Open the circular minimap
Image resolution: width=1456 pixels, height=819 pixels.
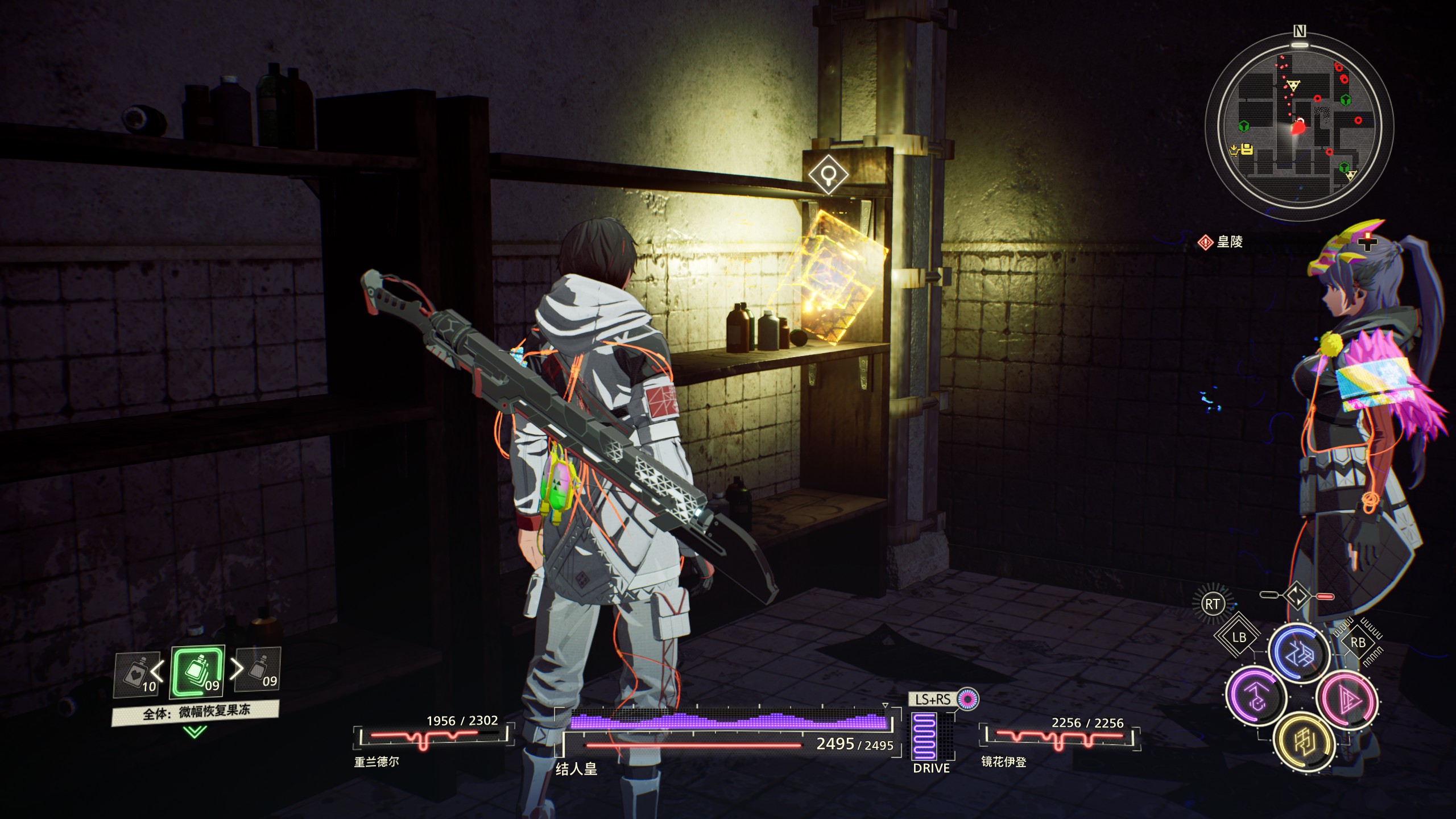click(x=1299, y=126)
